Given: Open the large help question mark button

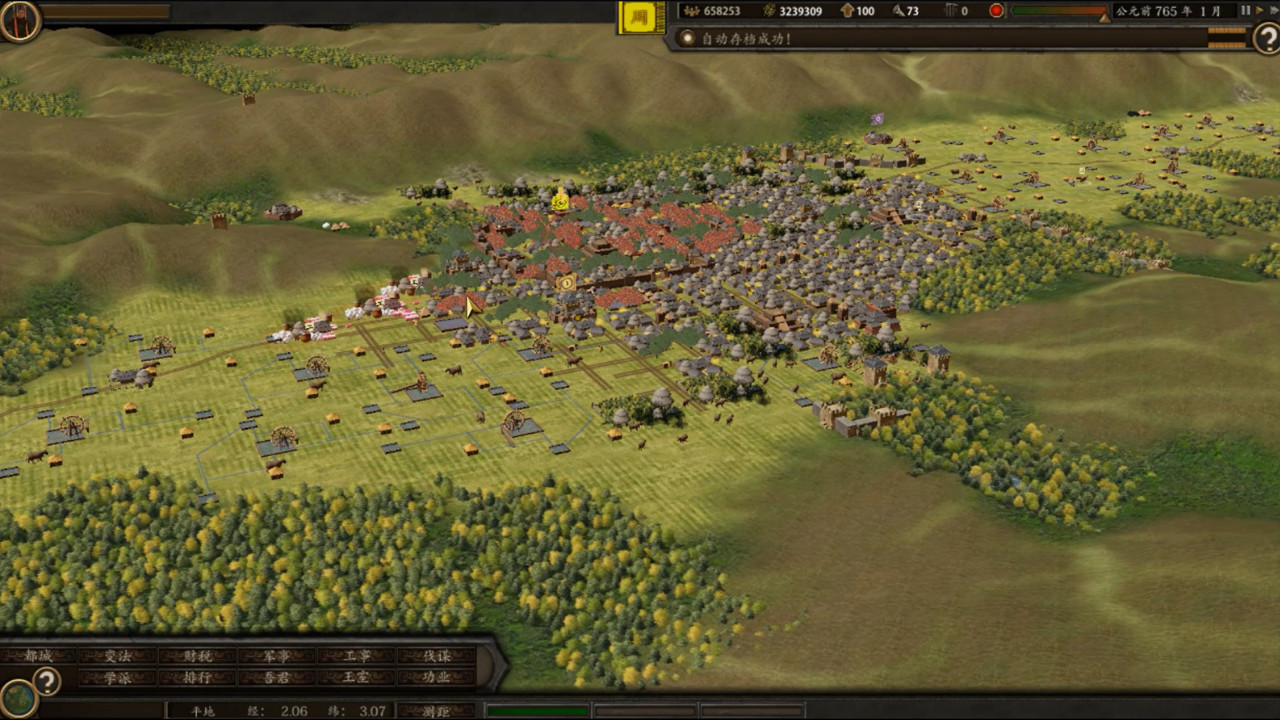Looking at the screenshot, I should click(1265, 39).
